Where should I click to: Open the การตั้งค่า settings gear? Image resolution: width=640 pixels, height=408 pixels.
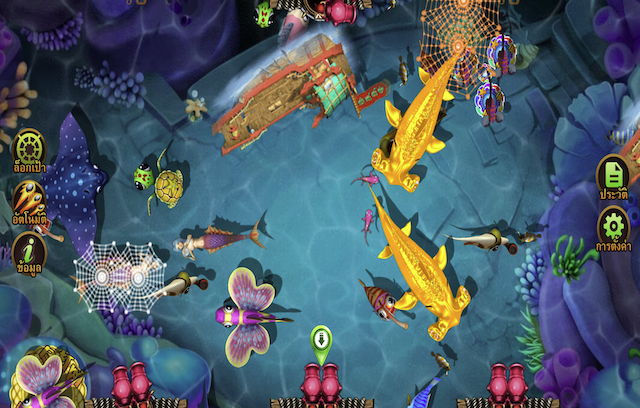click(x=612, y=229)
